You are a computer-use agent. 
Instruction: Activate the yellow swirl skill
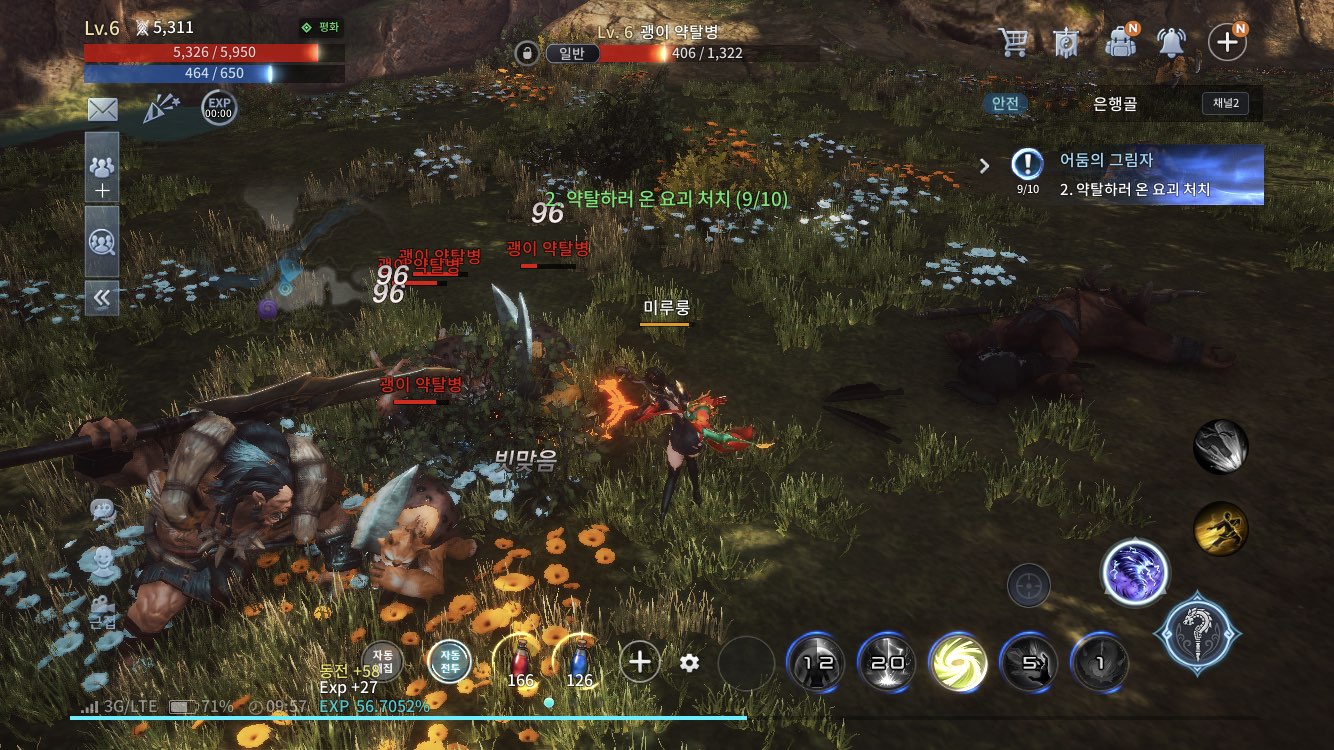tap(957, 663)
